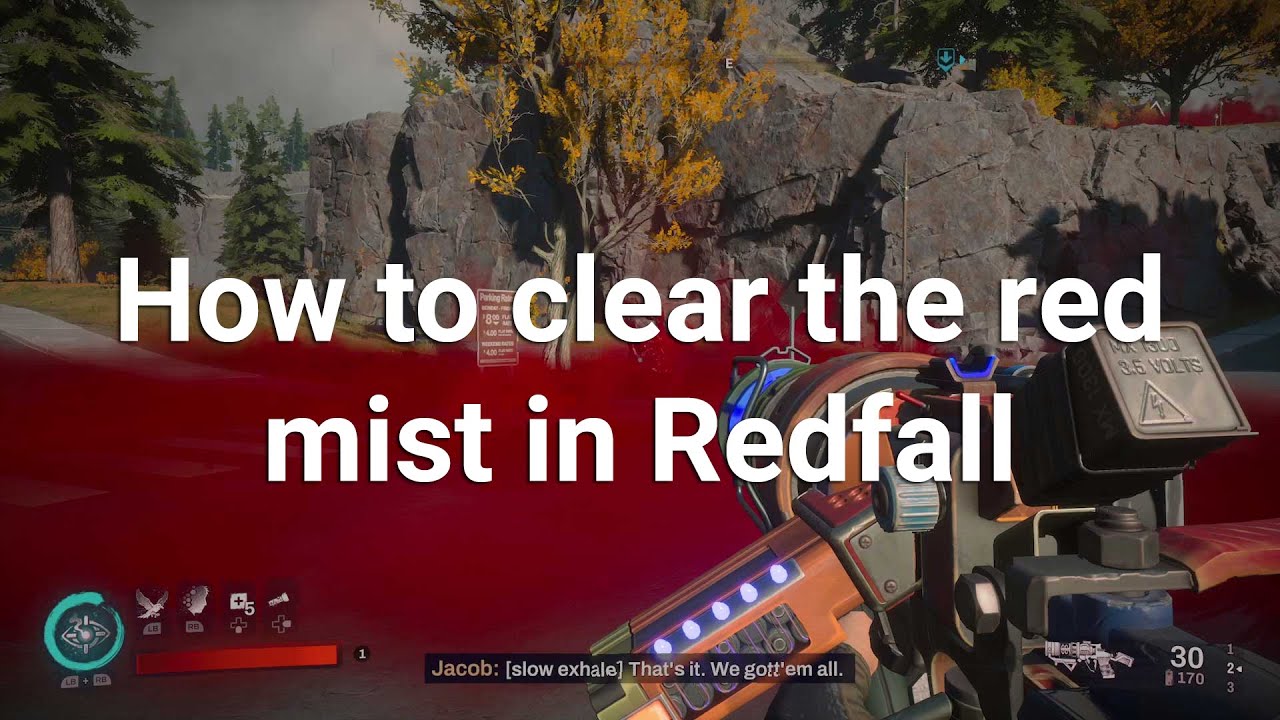Screen dimensions: 1280x720
Task: Select weapon slot 2 marked by the arrow
Action: (x=1231, y=667)
